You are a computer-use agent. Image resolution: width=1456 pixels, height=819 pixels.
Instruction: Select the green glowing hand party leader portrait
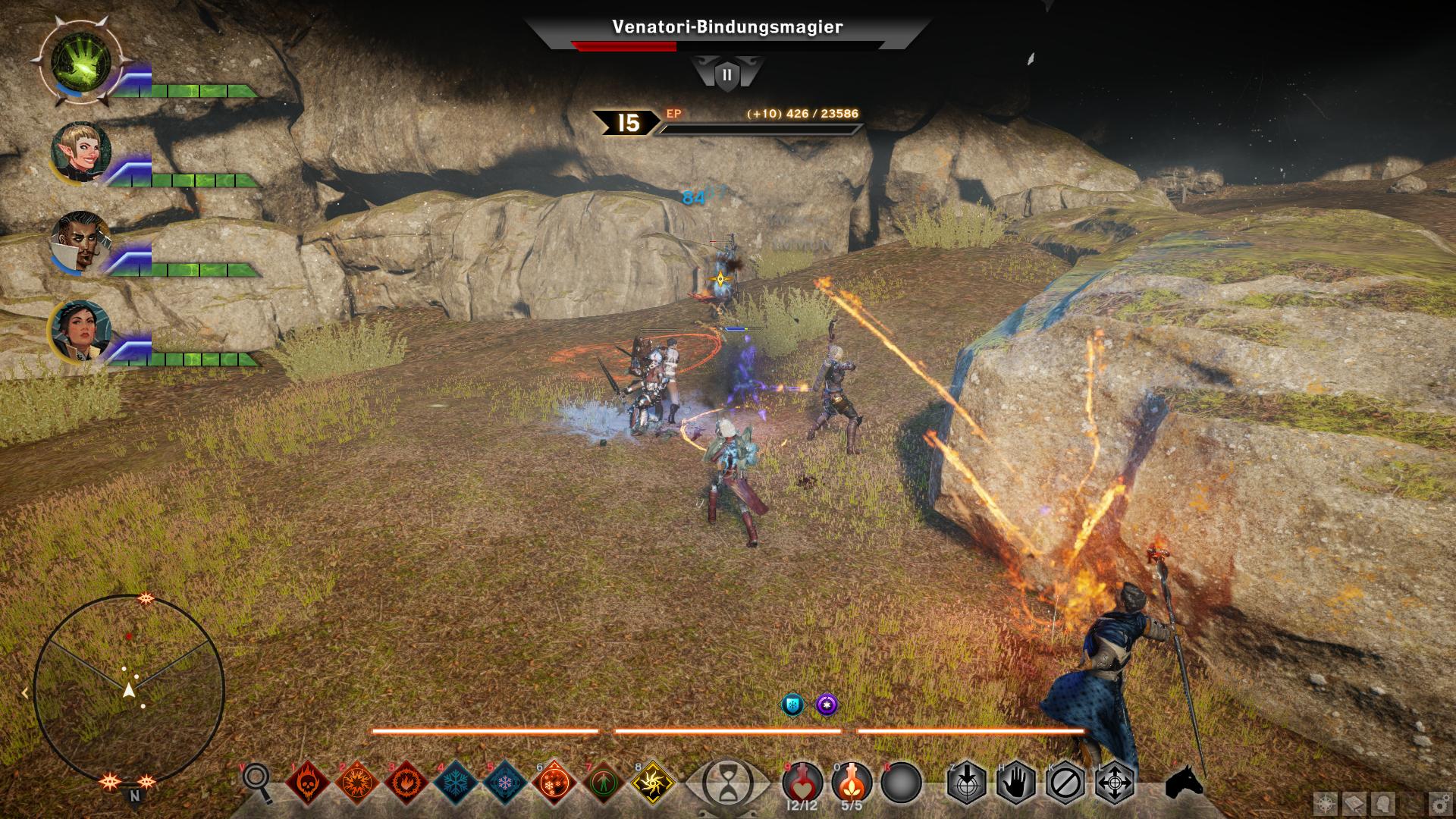point(81,62)
